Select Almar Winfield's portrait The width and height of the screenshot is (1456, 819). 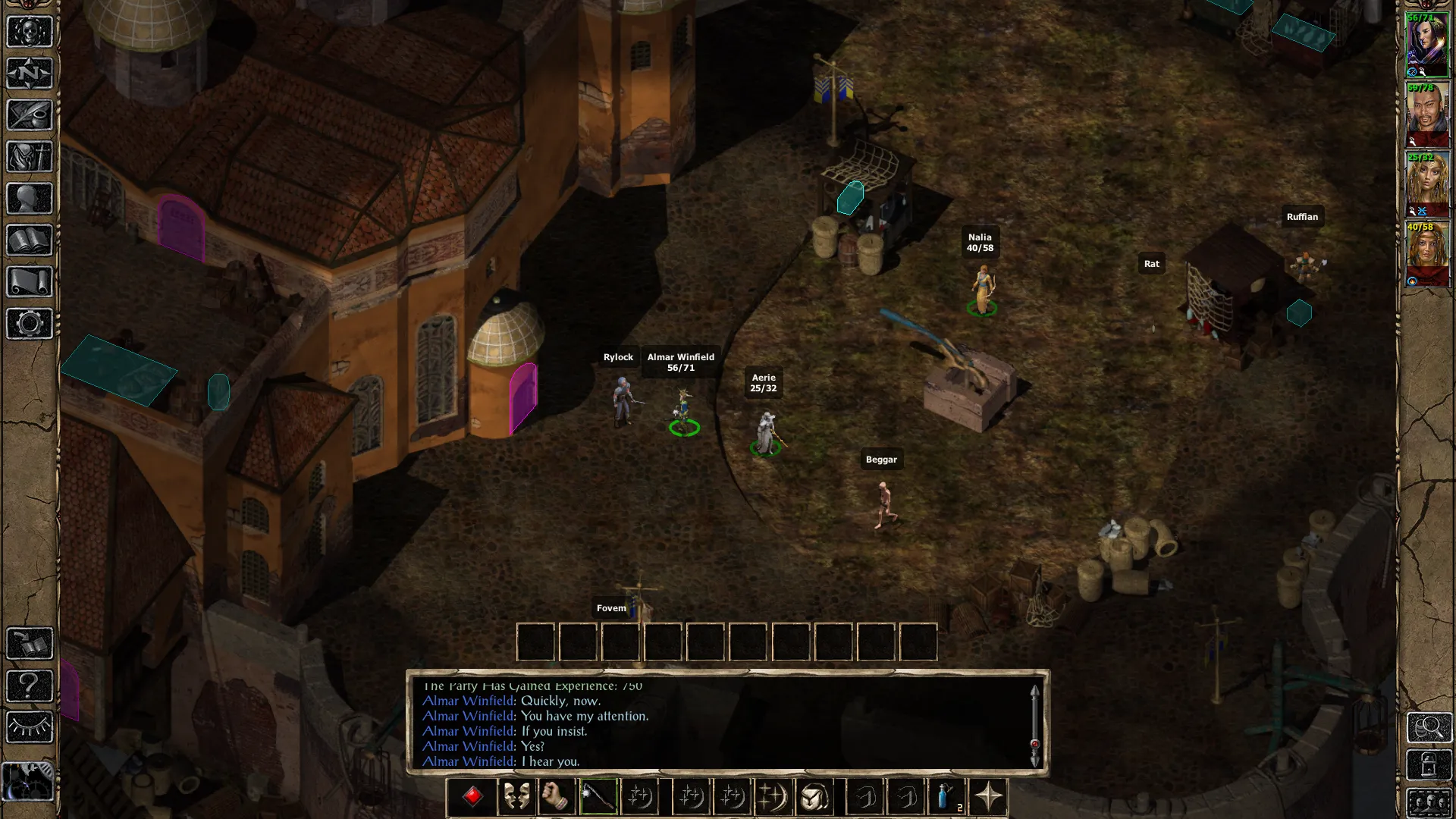click(x=1427, y=44)
